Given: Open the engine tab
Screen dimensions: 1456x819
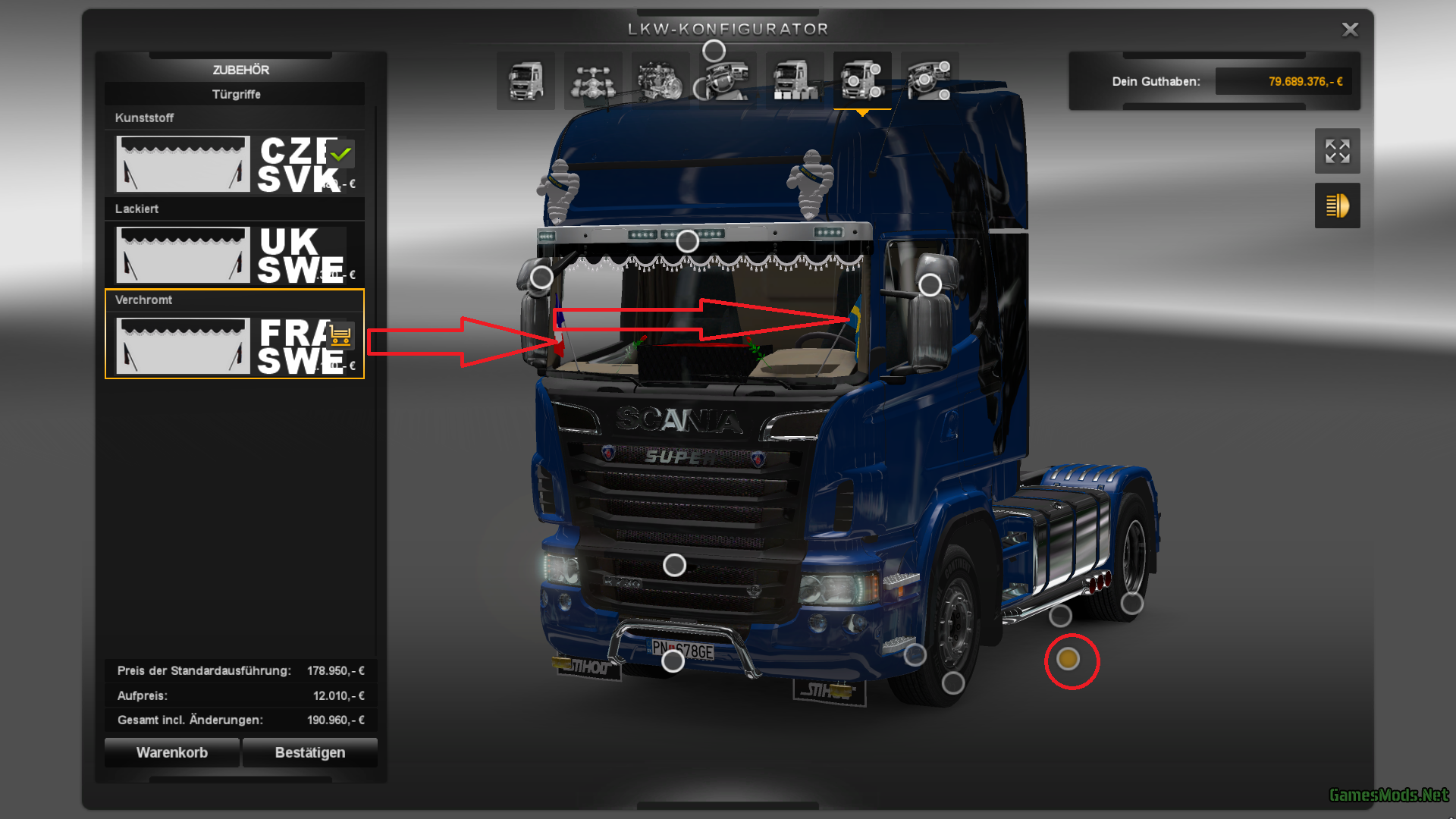Looking at the screenshot, I should point(660,81).
